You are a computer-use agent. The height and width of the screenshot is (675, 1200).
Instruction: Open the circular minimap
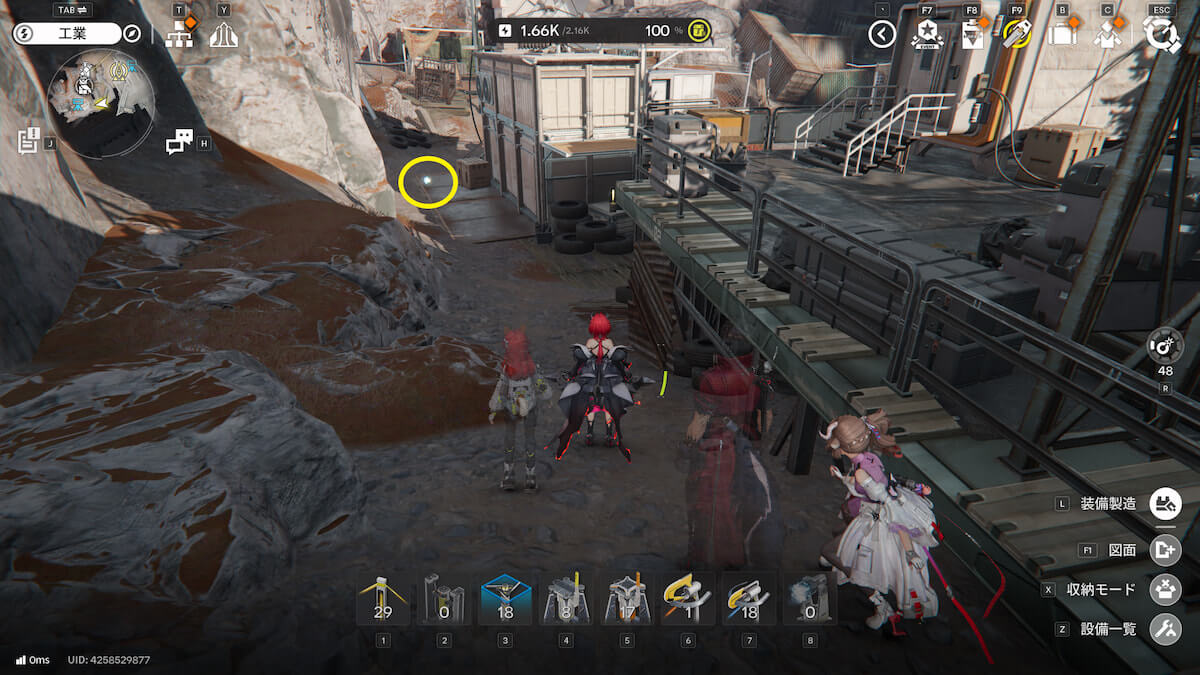click(x=100, y=103)
